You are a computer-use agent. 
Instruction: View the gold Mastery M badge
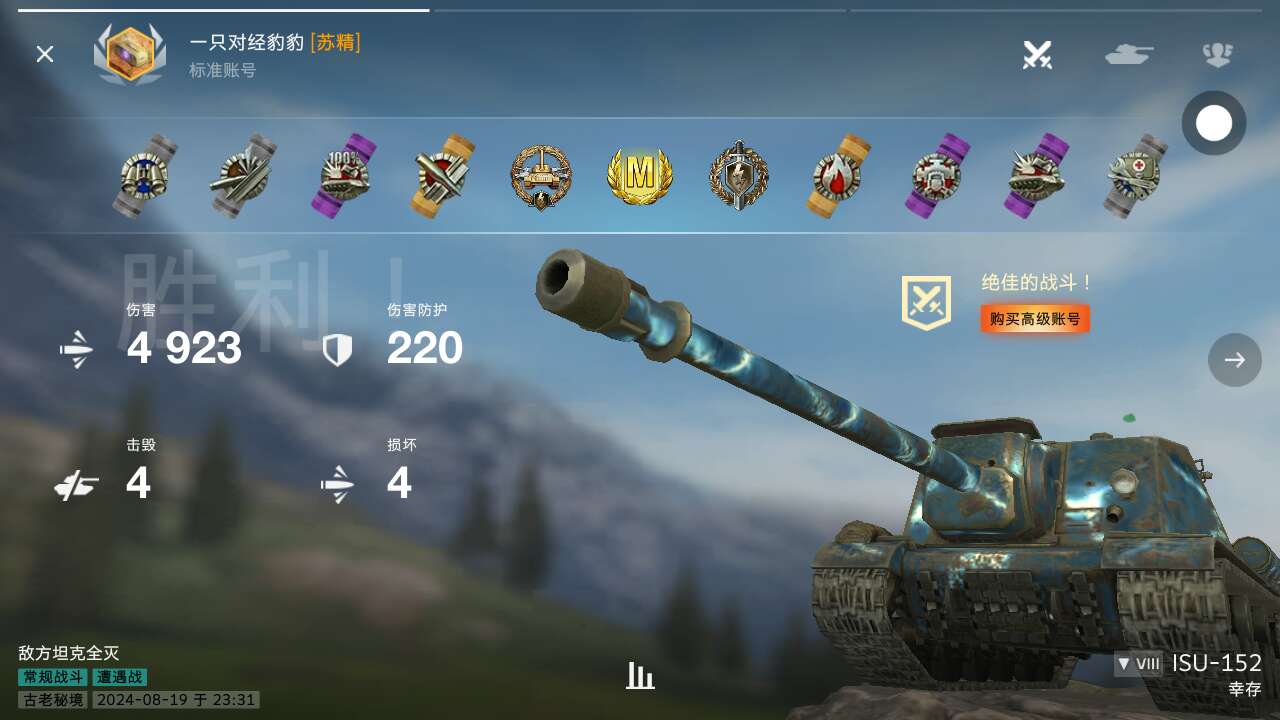(x=640, y=176)
